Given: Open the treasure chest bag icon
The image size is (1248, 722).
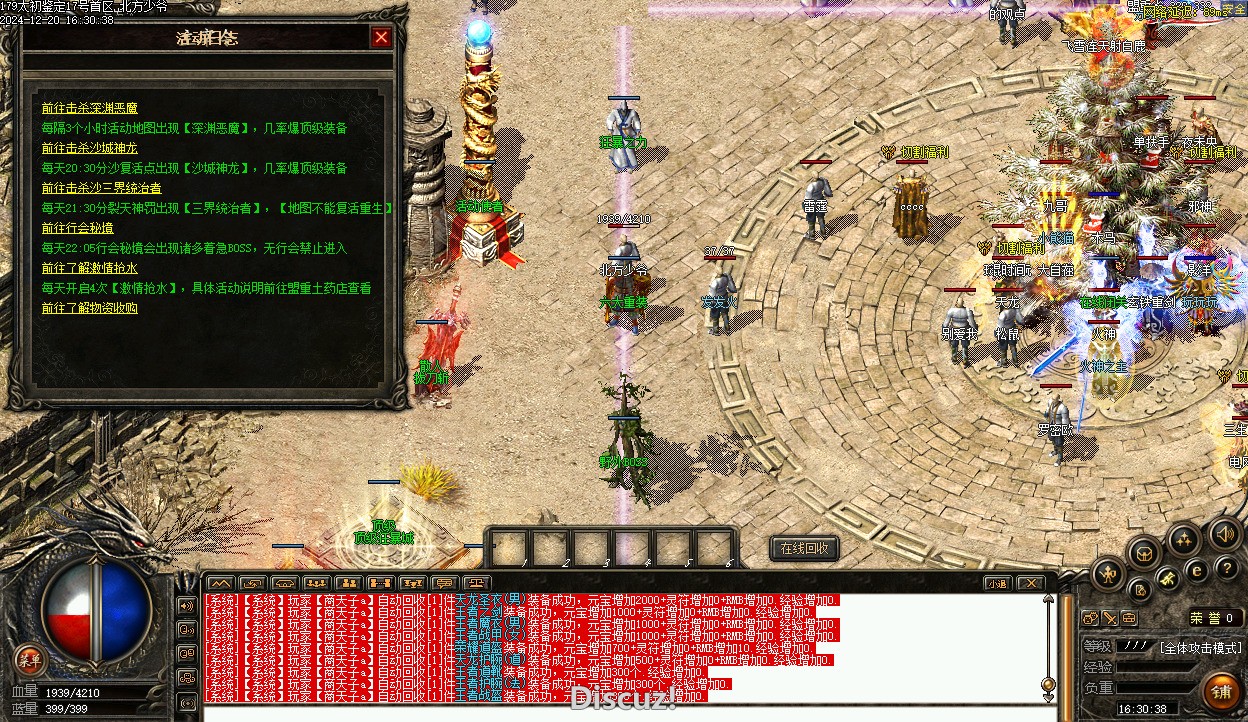Looking at the screenshot, I should [x=1144, y=553].
